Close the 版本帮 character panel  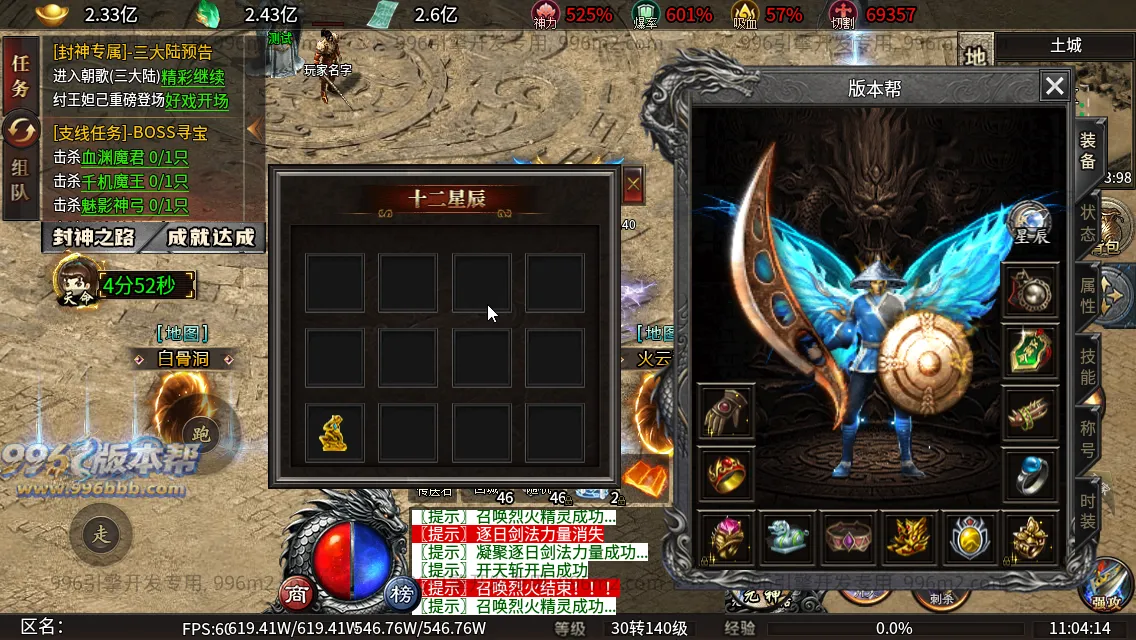point(1055,87)
